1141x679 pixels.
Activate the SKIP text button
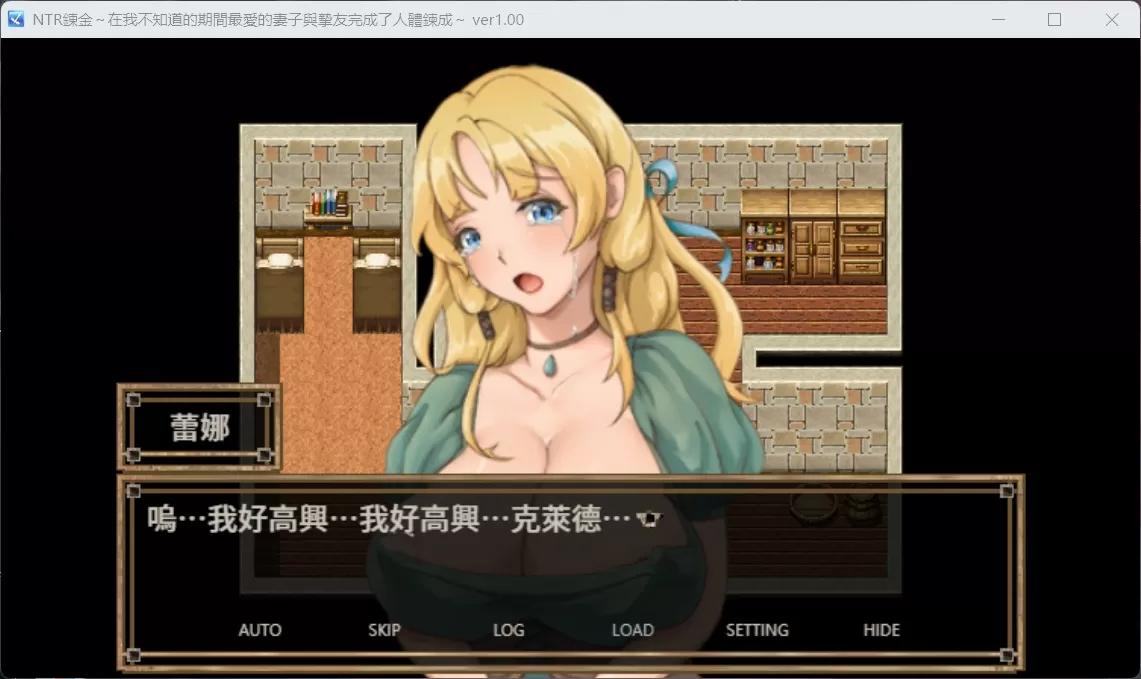[x=384, y=630]
